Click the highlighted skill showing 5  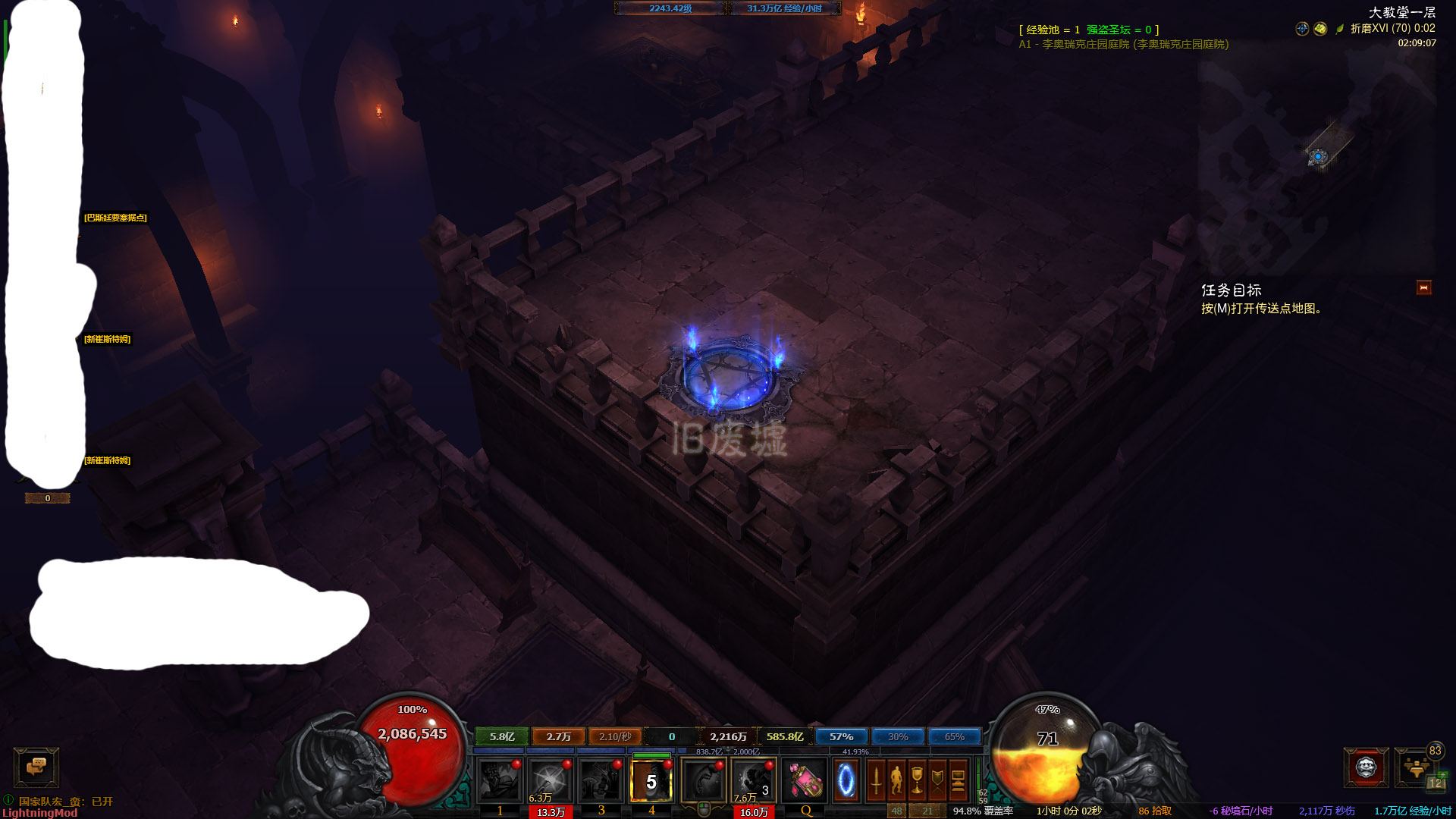[651, 780]
